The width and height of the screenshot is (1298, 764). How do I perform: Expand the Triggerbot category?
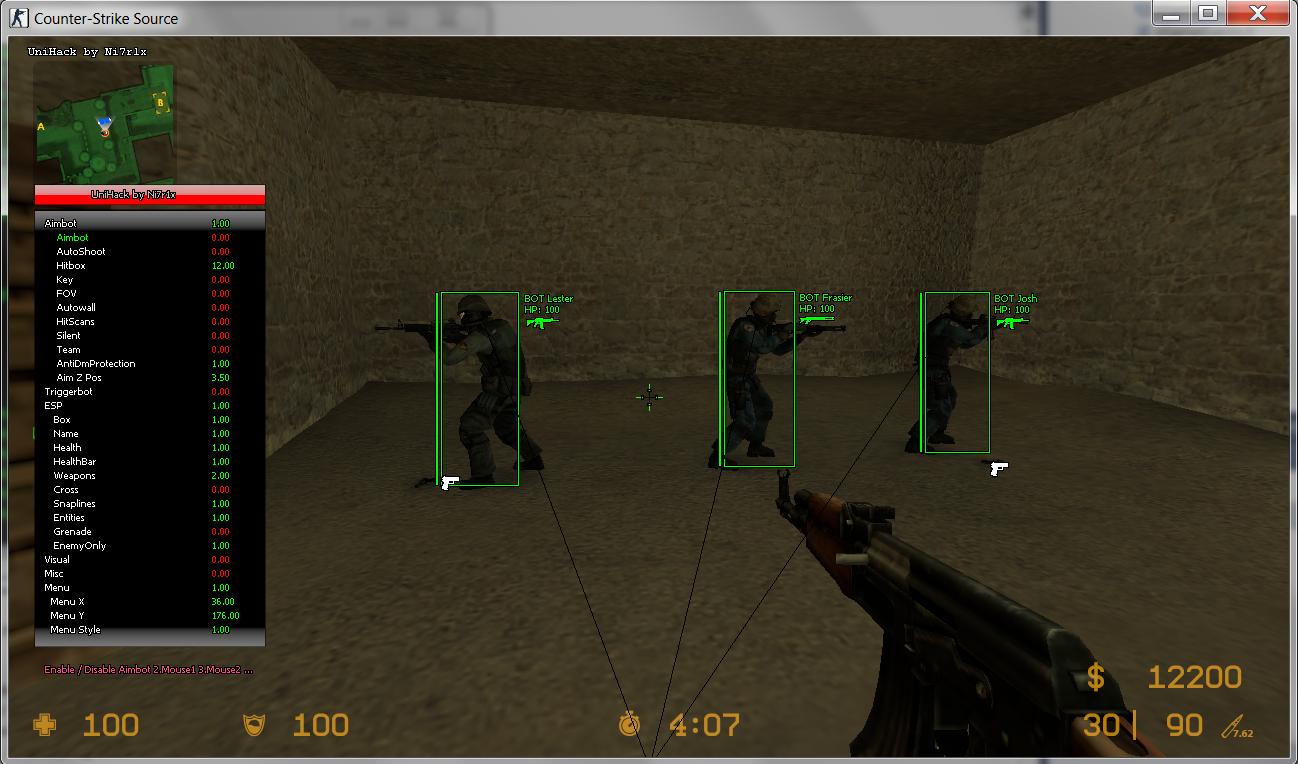pos(68,392)
